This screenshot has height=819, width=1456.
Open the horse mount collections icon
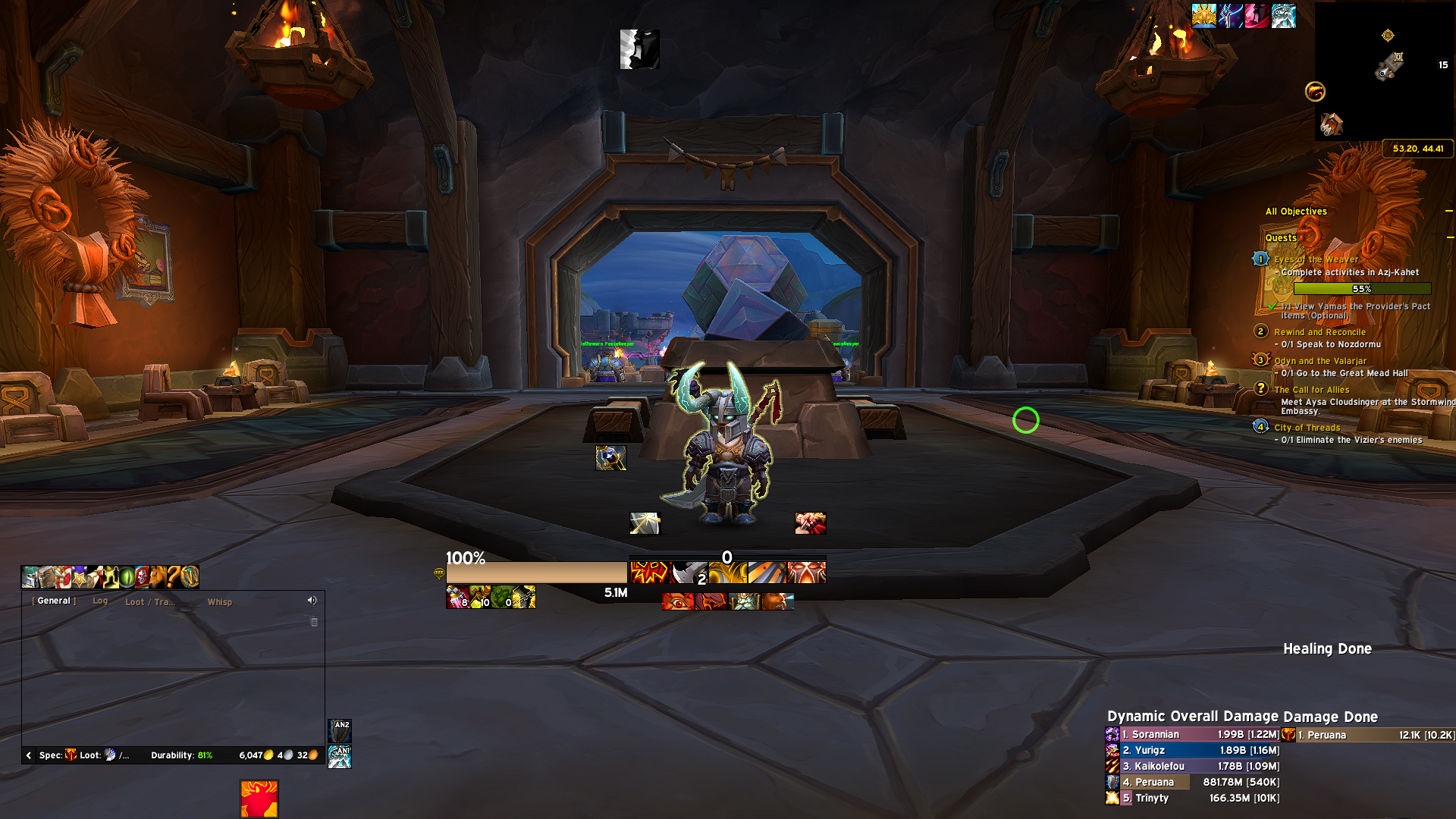158,577
